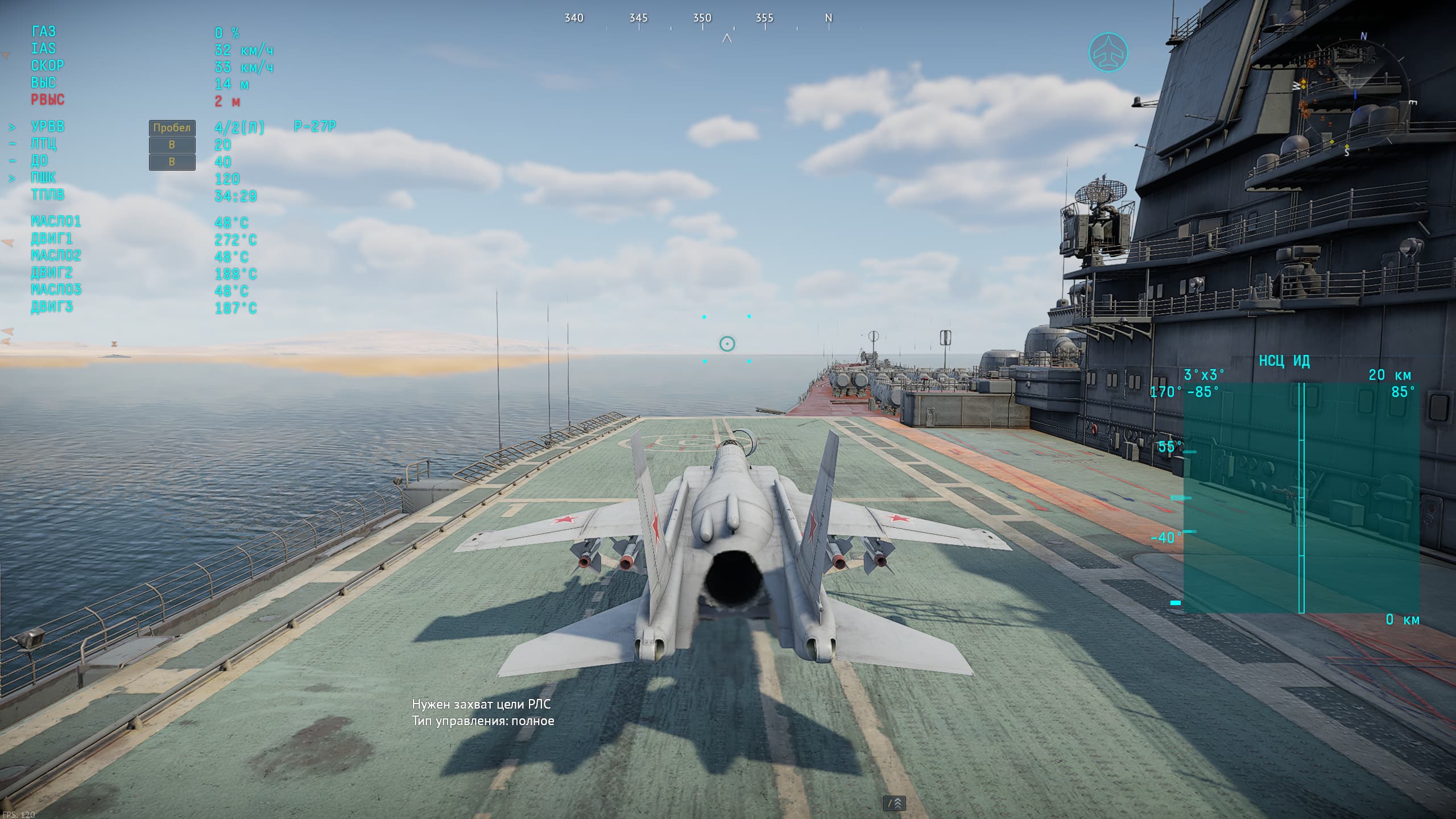The height and width of the screenshot is (819, 1456).
Task: Select the radar scope display panel
Action: (x=1301, y=497)
